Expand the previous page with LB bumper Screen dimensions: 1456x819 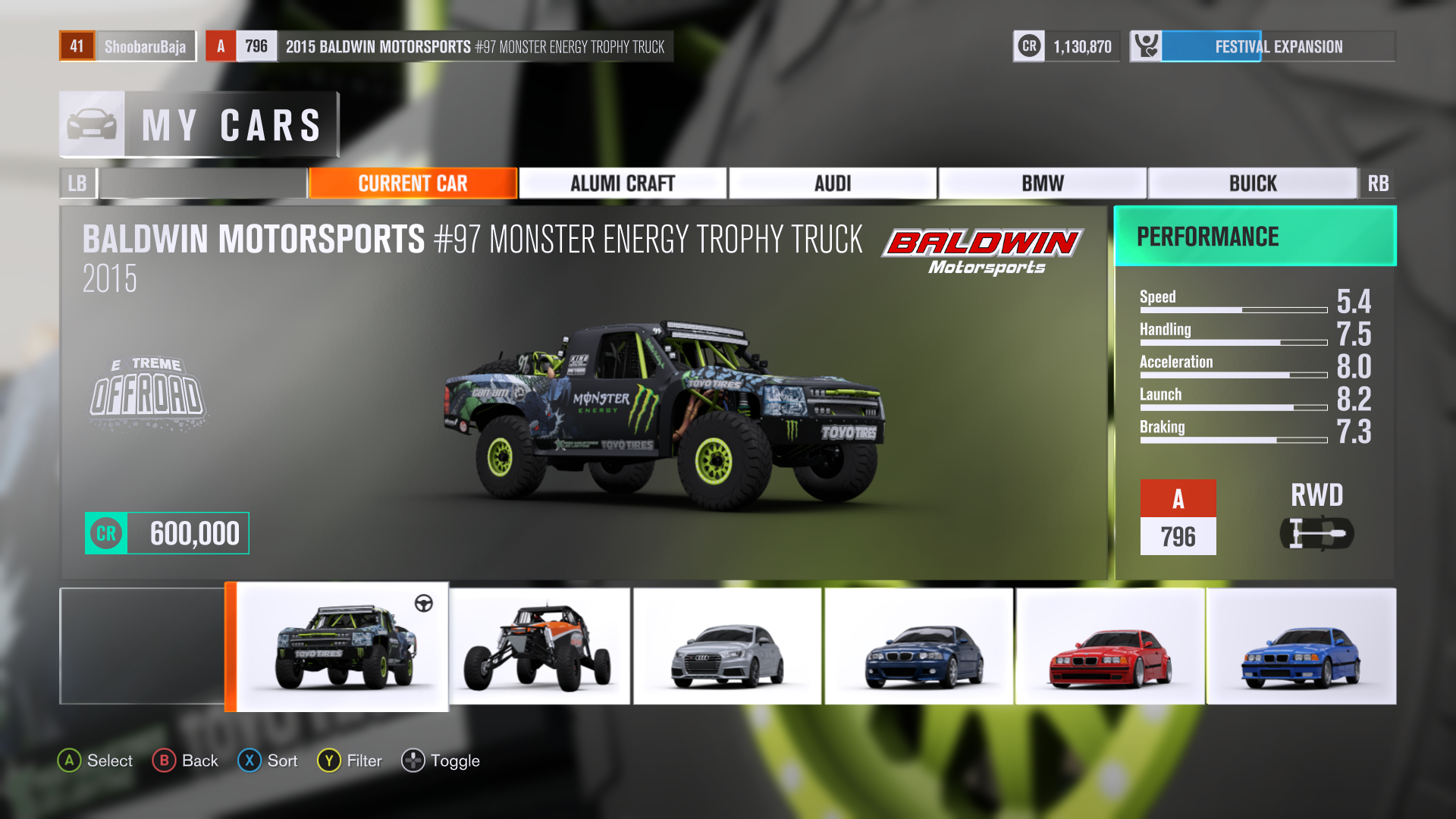pos(77,183)
